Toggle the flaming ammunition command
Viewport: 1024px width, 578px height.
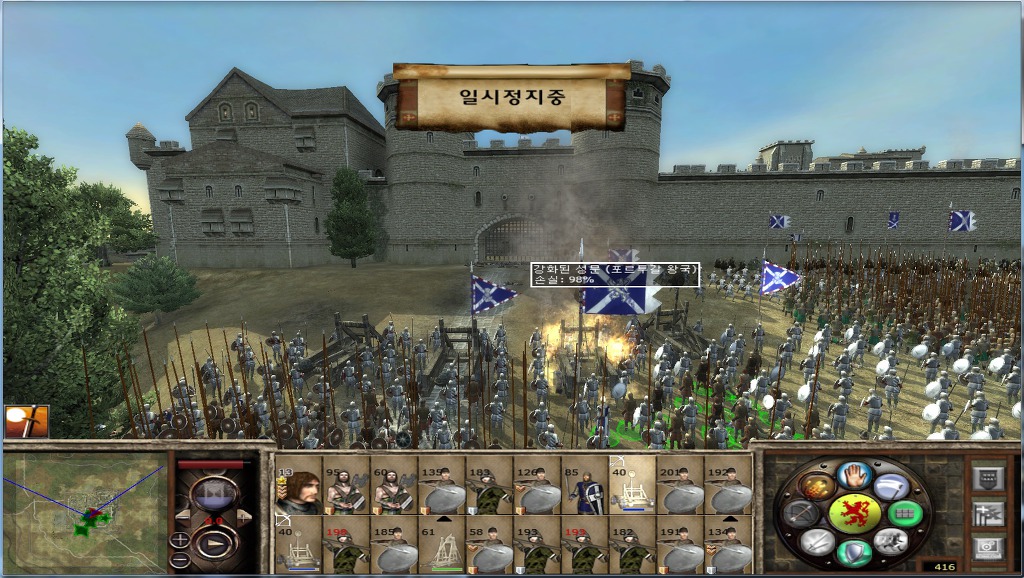click(x=817, y=486)
